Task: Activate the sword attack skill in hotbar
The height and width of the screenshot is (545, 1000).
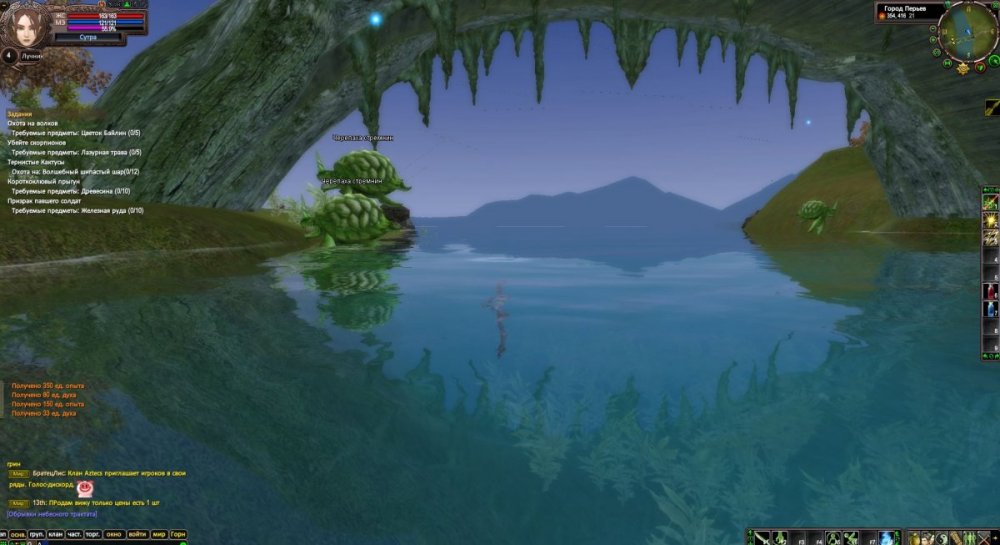Action: (x=762, y=537)
